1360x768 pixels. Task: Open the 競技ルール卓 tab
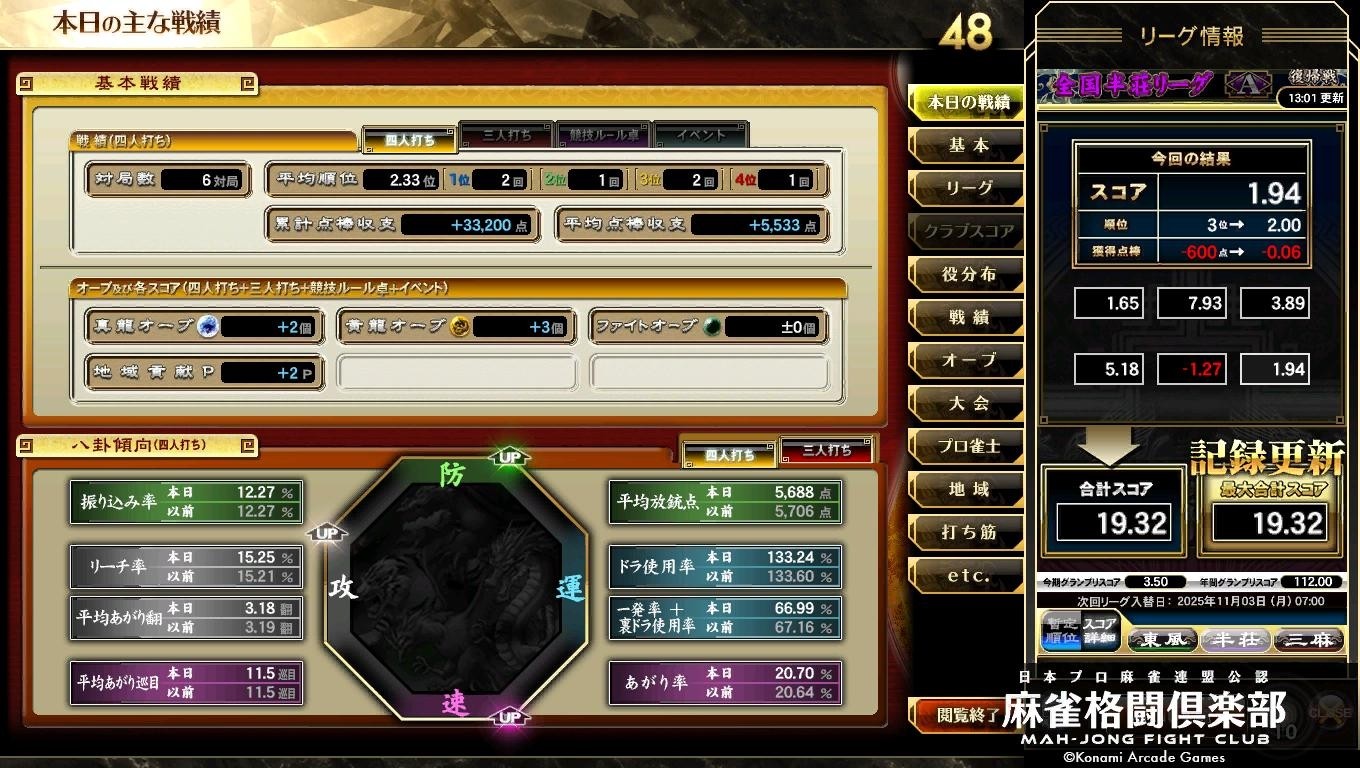[603, 133]
